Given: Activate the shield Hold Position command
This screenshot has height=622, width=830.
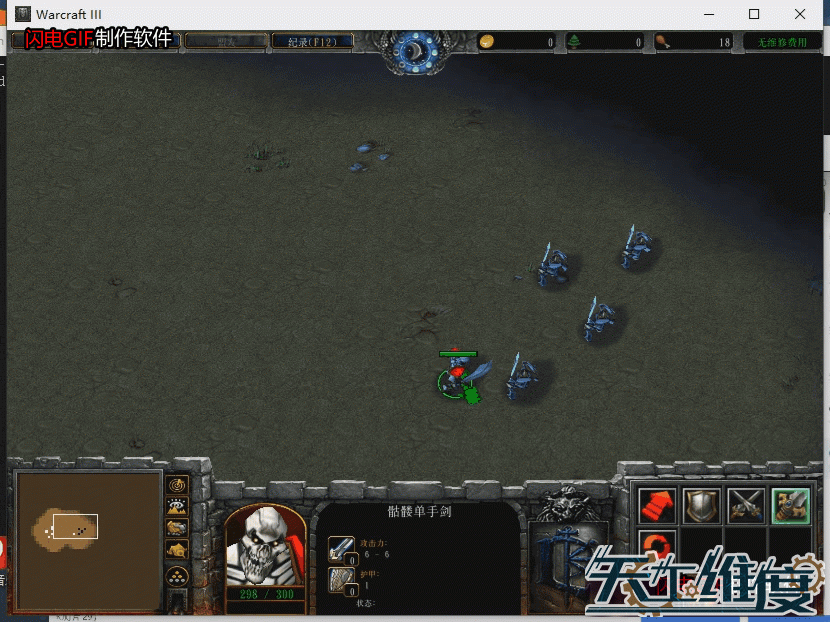Looking at the screenshot, I should tap(701, 505).
